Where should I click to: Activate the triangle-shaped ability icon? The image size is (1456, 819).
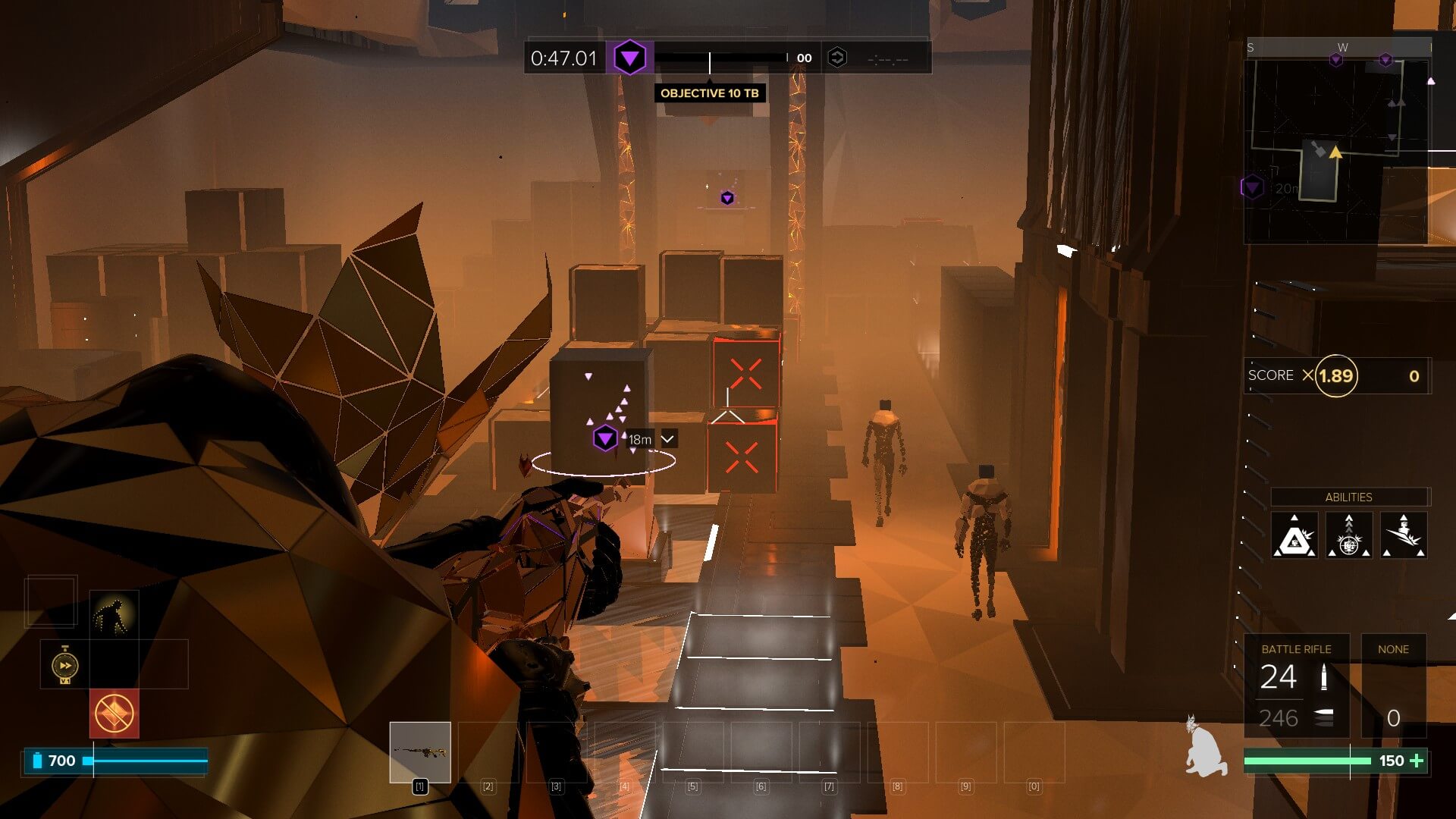[x=1294, y=536]
